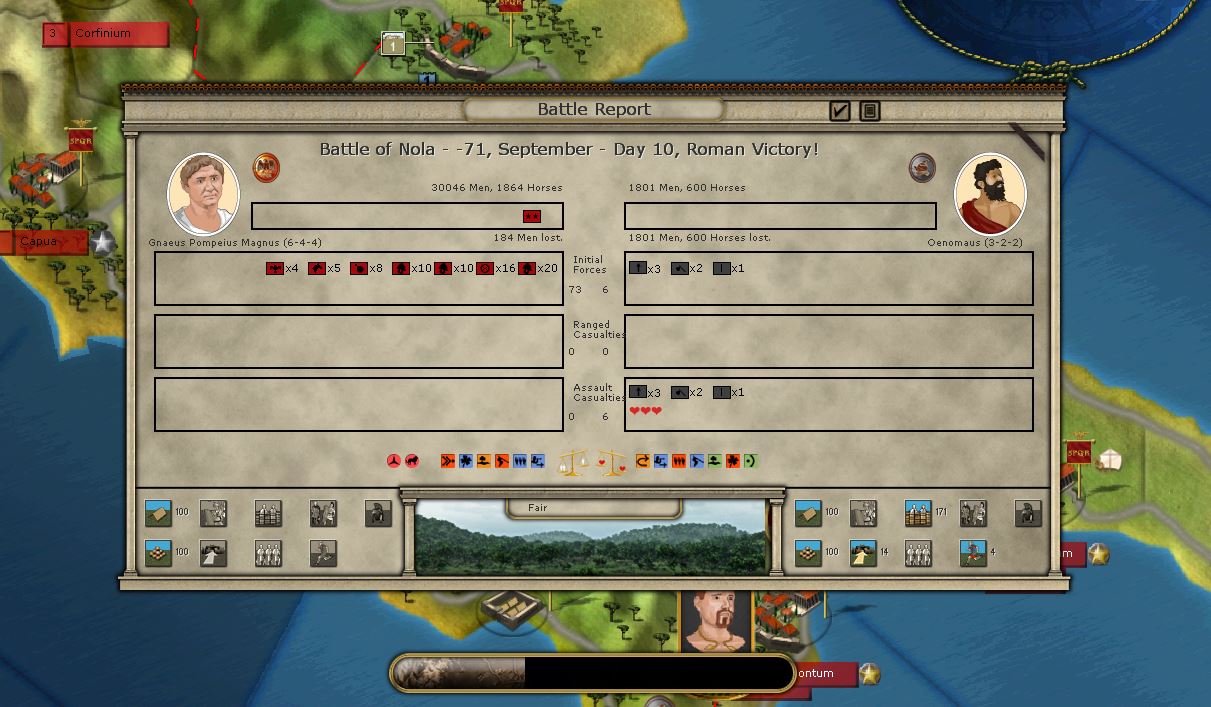
Task: Click the red lion icon
Action: click(412, 461)
